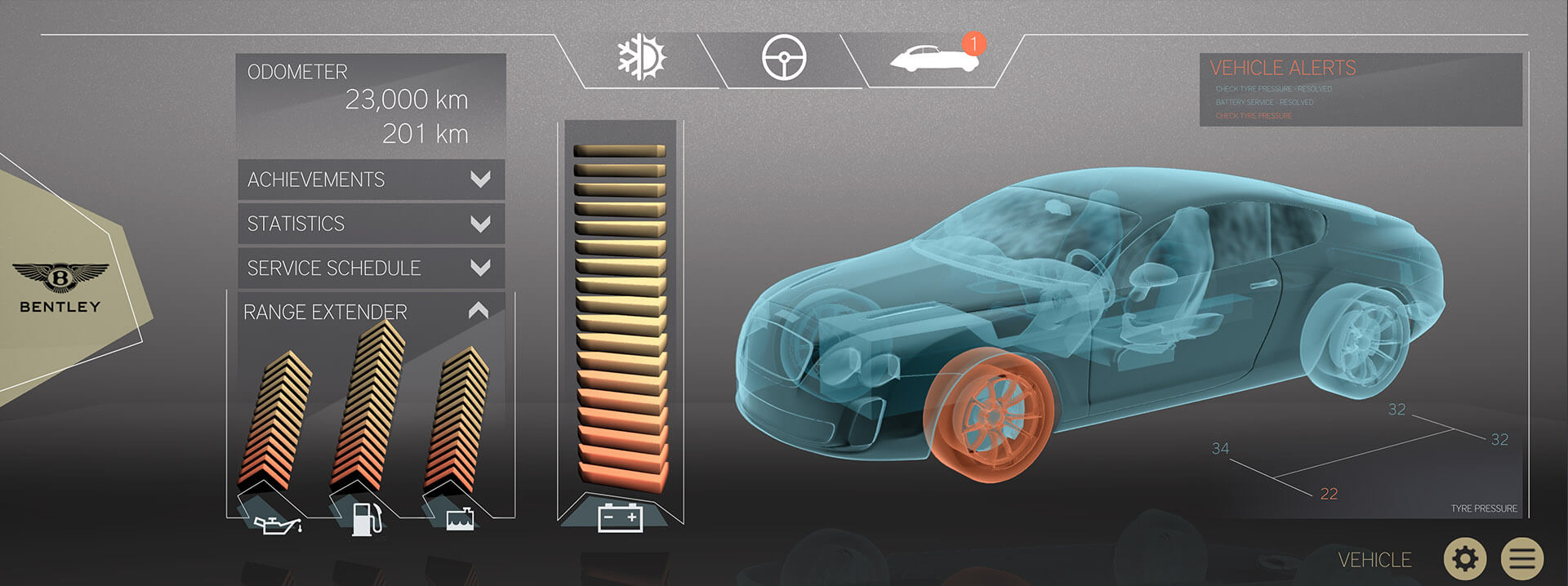Image resolution: width=1568 pixels, height=586 pixels.
Task: Open the Vehicle Alerts panel
Action: (1282, 68)
